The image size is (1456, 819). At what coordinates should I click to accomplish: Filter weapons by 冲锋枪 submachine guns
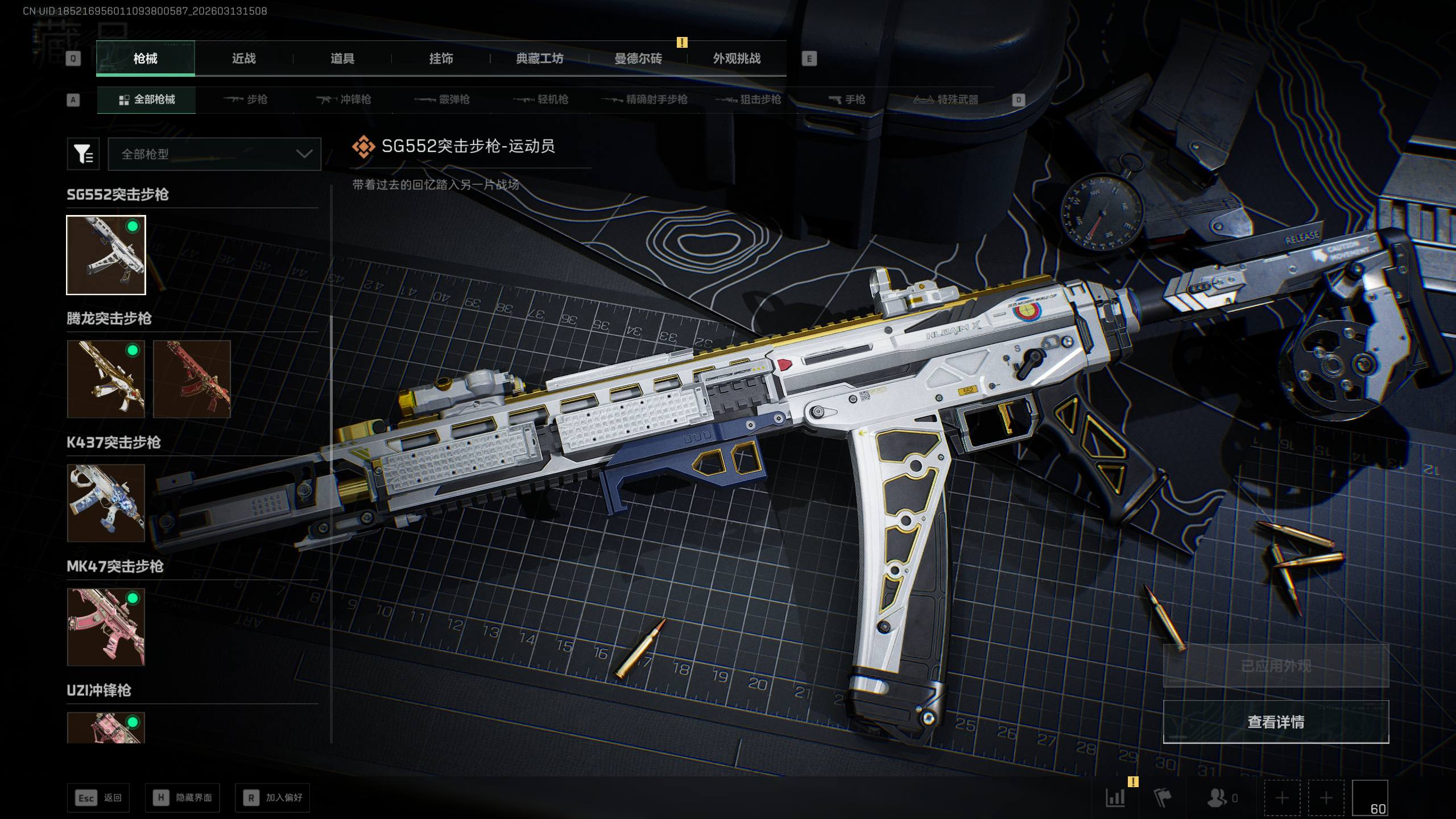click(x=344, y=100)
